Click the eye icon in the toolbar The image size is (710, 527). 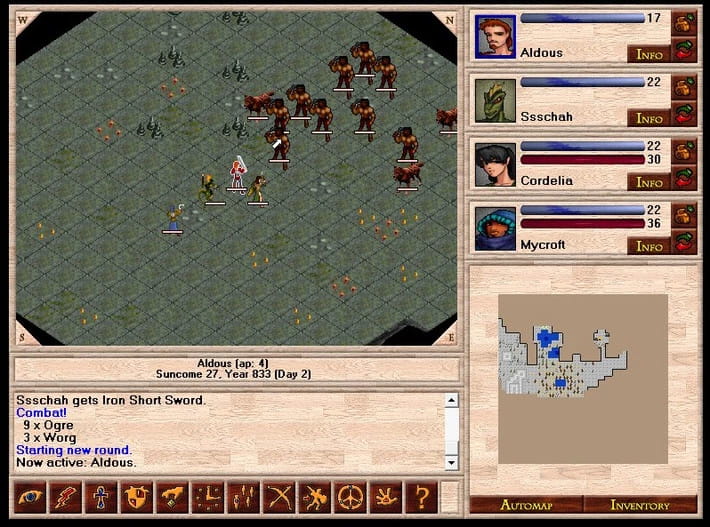click(31, 497)
